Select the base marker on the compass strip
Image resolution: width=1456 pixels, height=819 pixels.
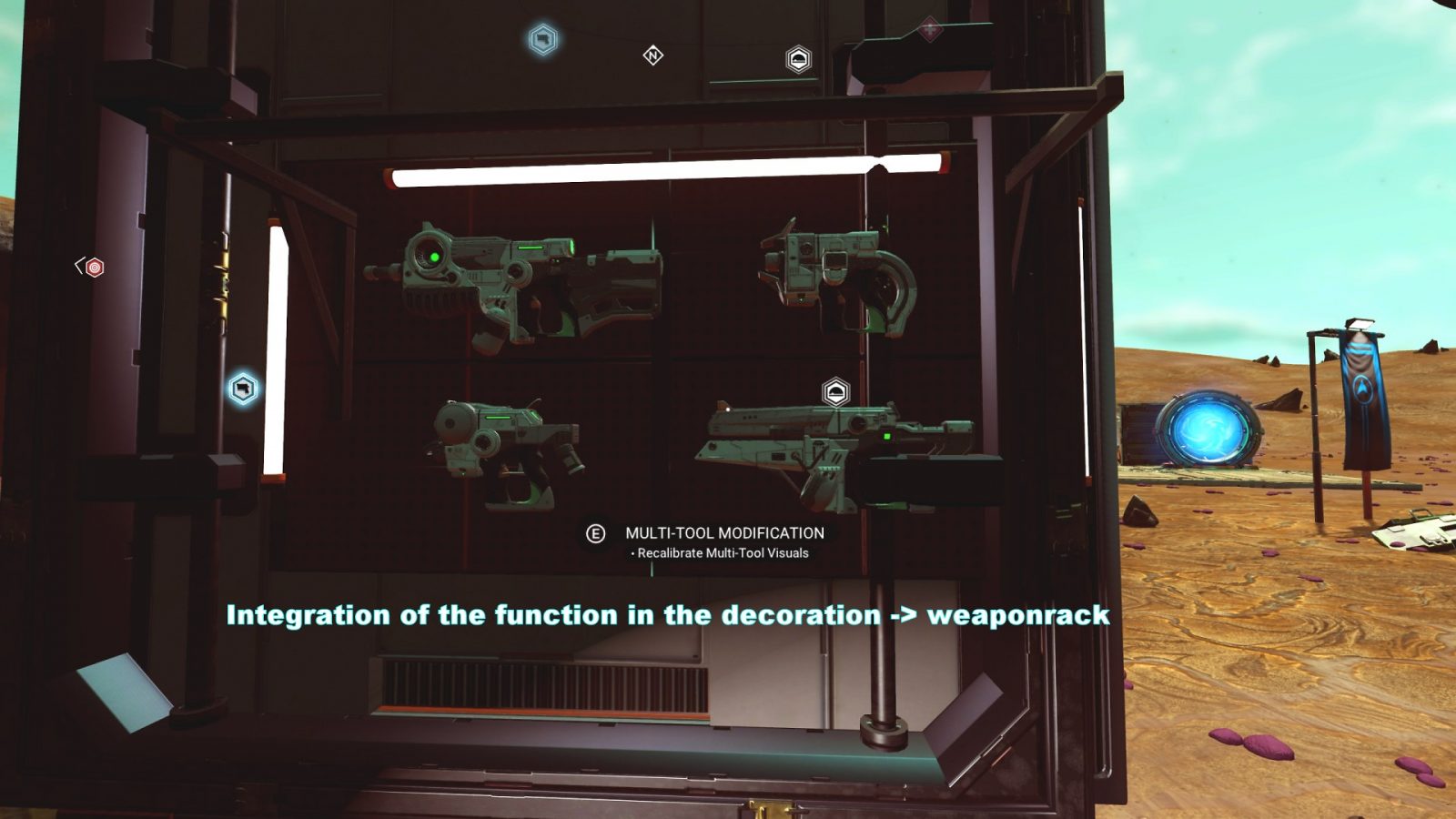(798, 60)
